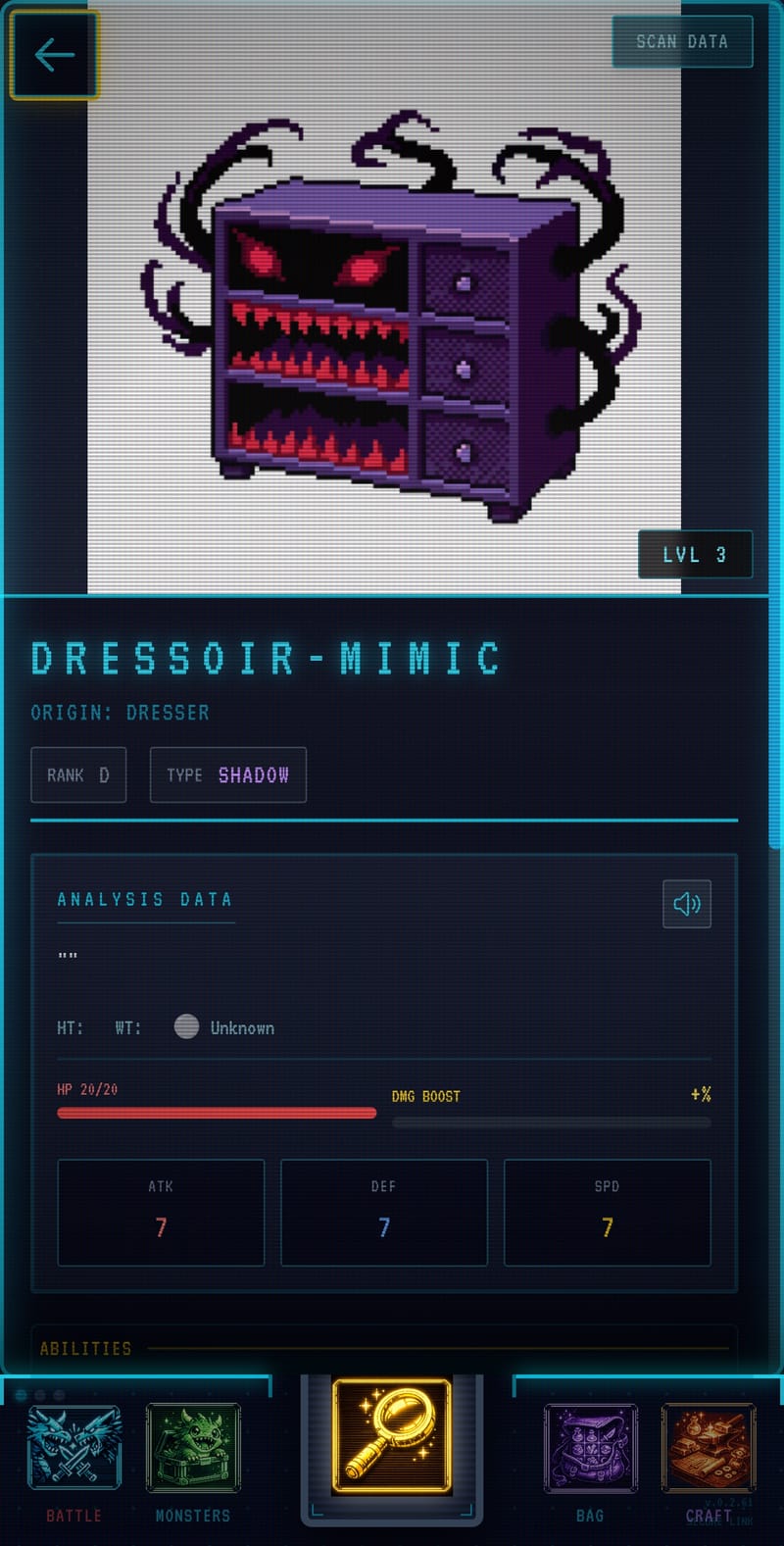Click the Type Shadow badge
The width and height of the screenshot is (784, 1546).
click(x=227, y=774)
